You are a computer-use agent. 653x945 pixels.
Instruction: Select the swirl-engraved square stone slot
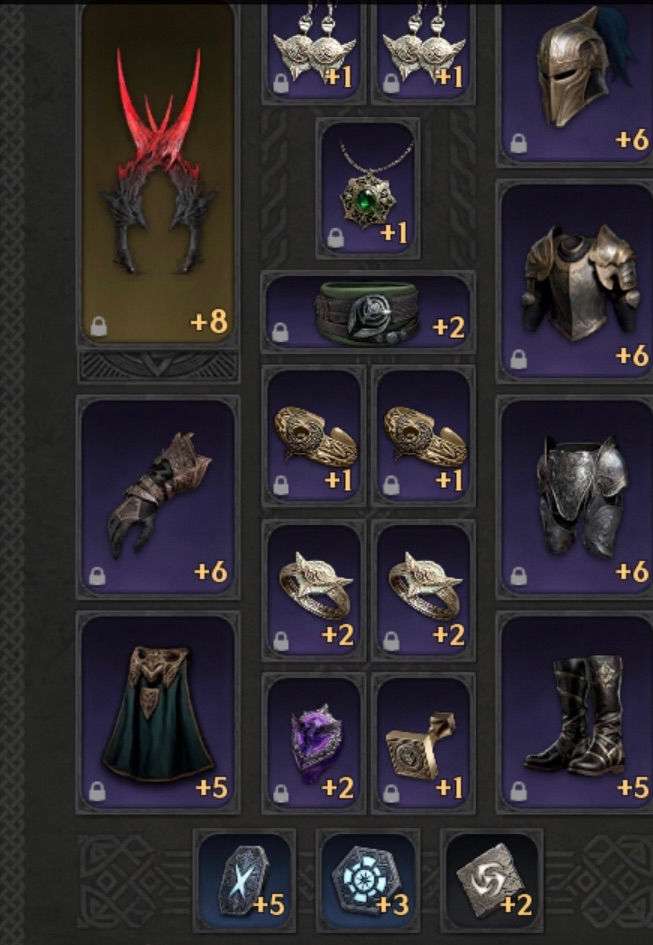coord(491,877)
